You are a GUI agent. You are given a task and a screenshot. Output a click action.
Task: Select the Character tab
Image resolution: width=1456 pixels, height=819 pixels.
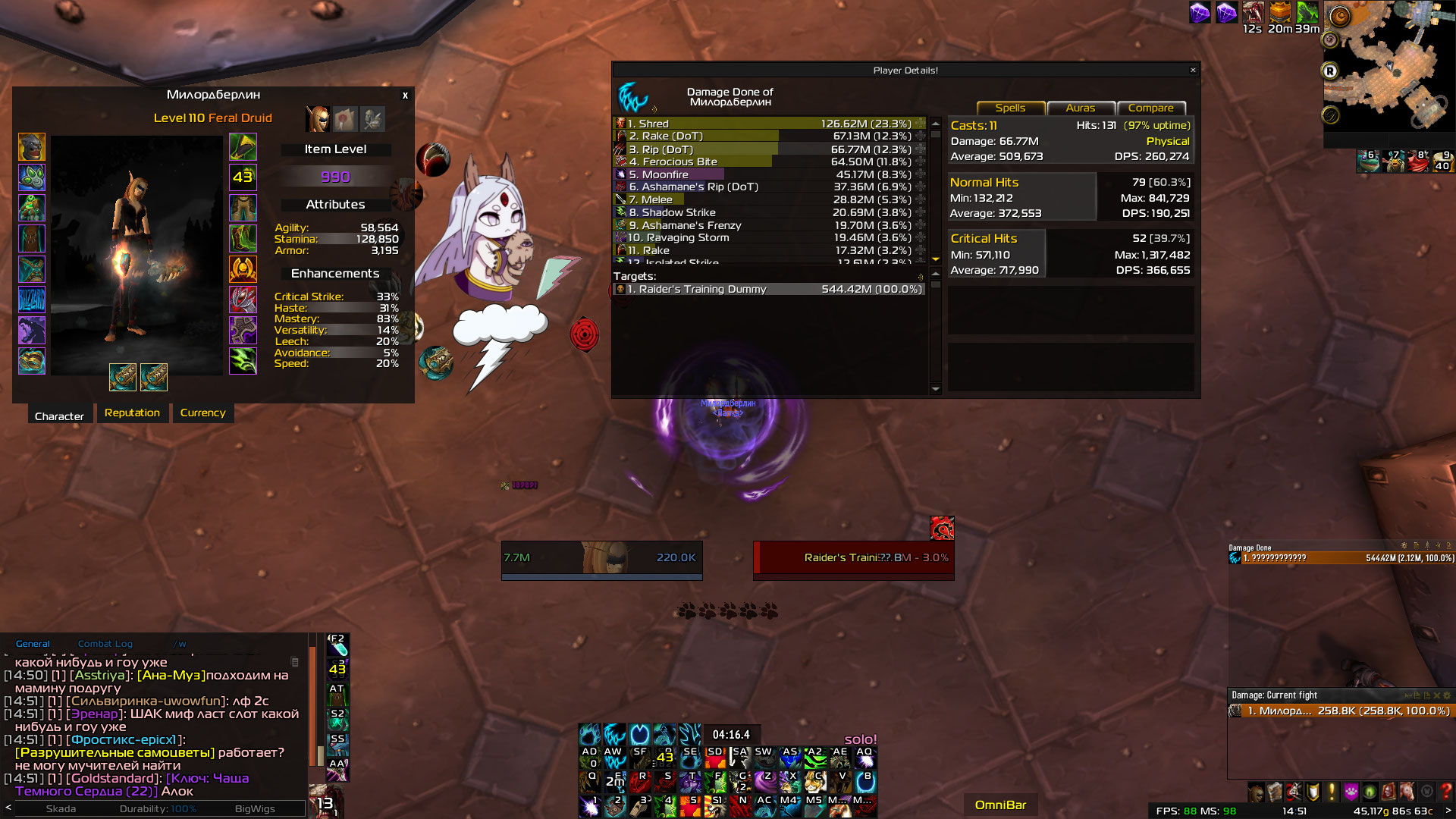pos(59,416)
